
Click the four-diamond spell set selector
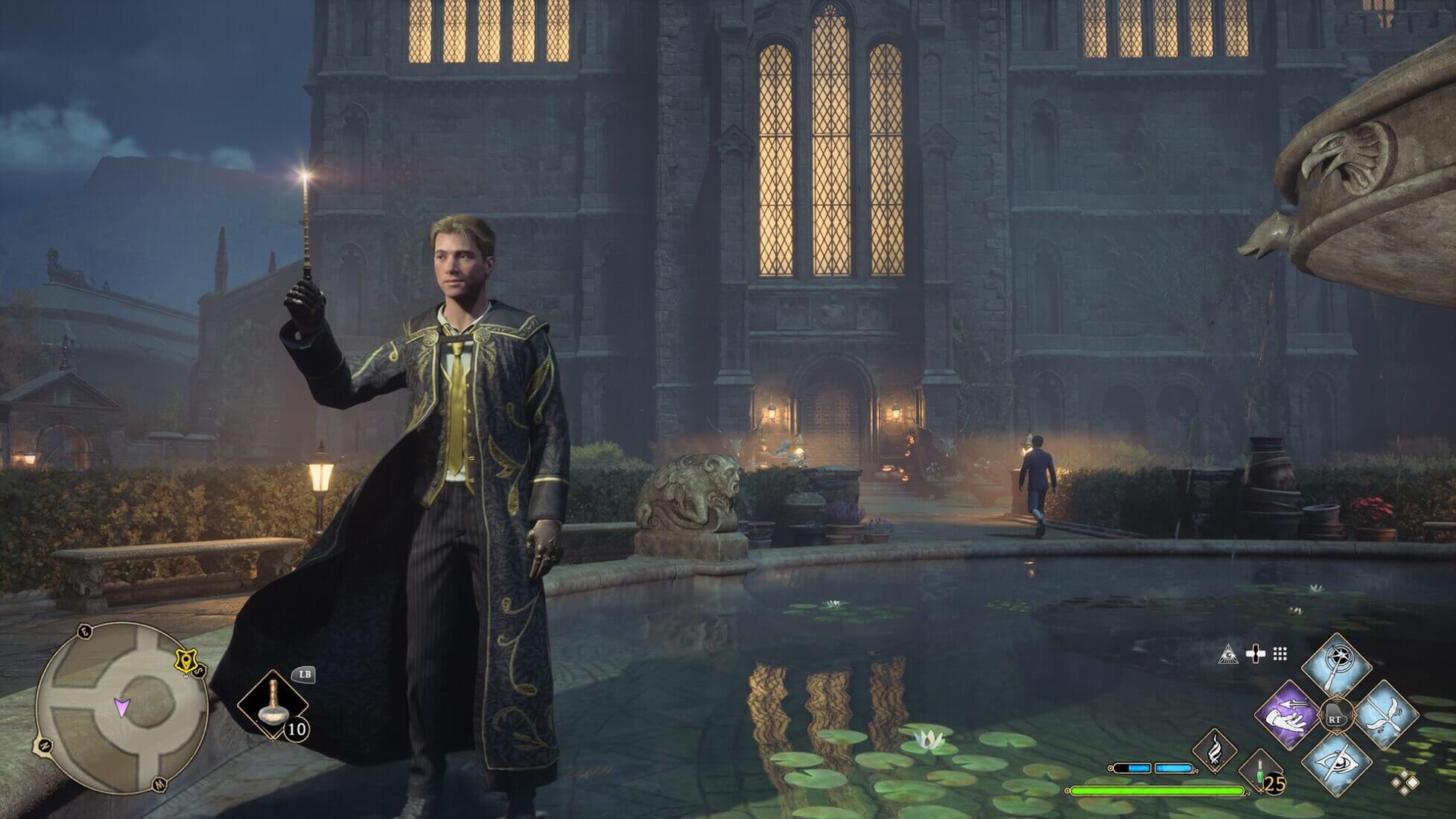tap(1405, 782)
